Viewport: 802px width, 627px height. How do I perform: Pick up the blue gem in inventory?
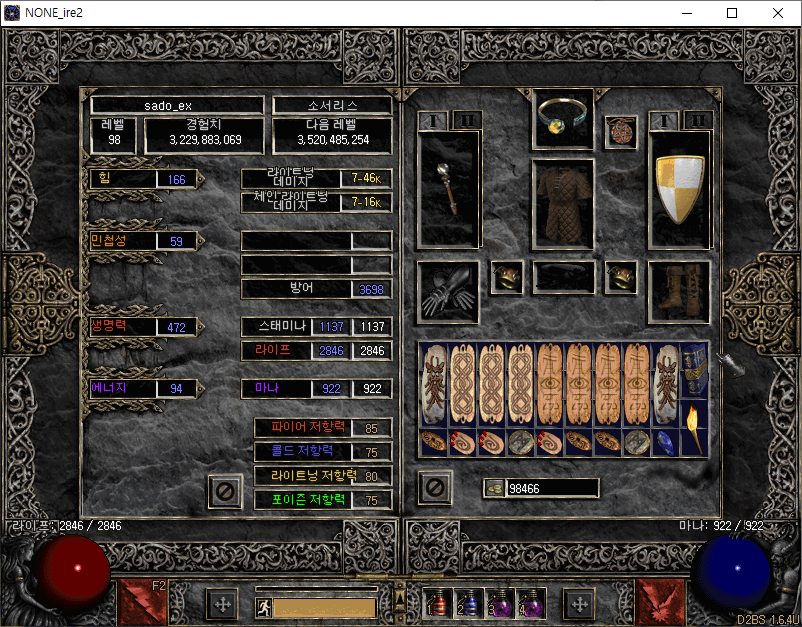(665, 442)
